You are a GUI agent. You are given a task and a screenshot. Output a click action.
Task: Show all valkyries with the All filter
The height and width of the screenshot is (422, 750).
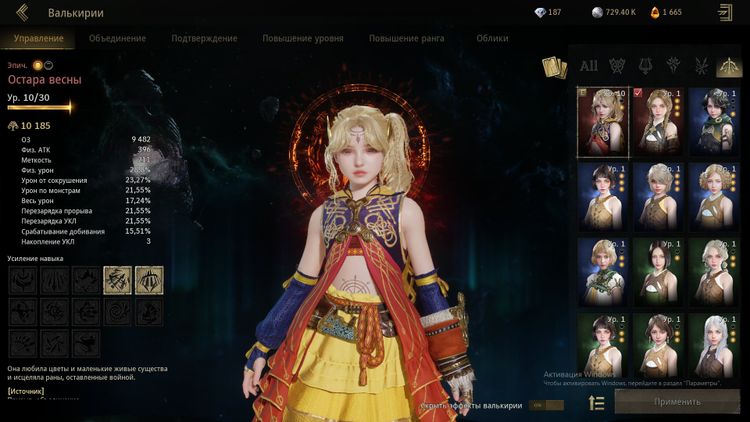tap(589, 67)
